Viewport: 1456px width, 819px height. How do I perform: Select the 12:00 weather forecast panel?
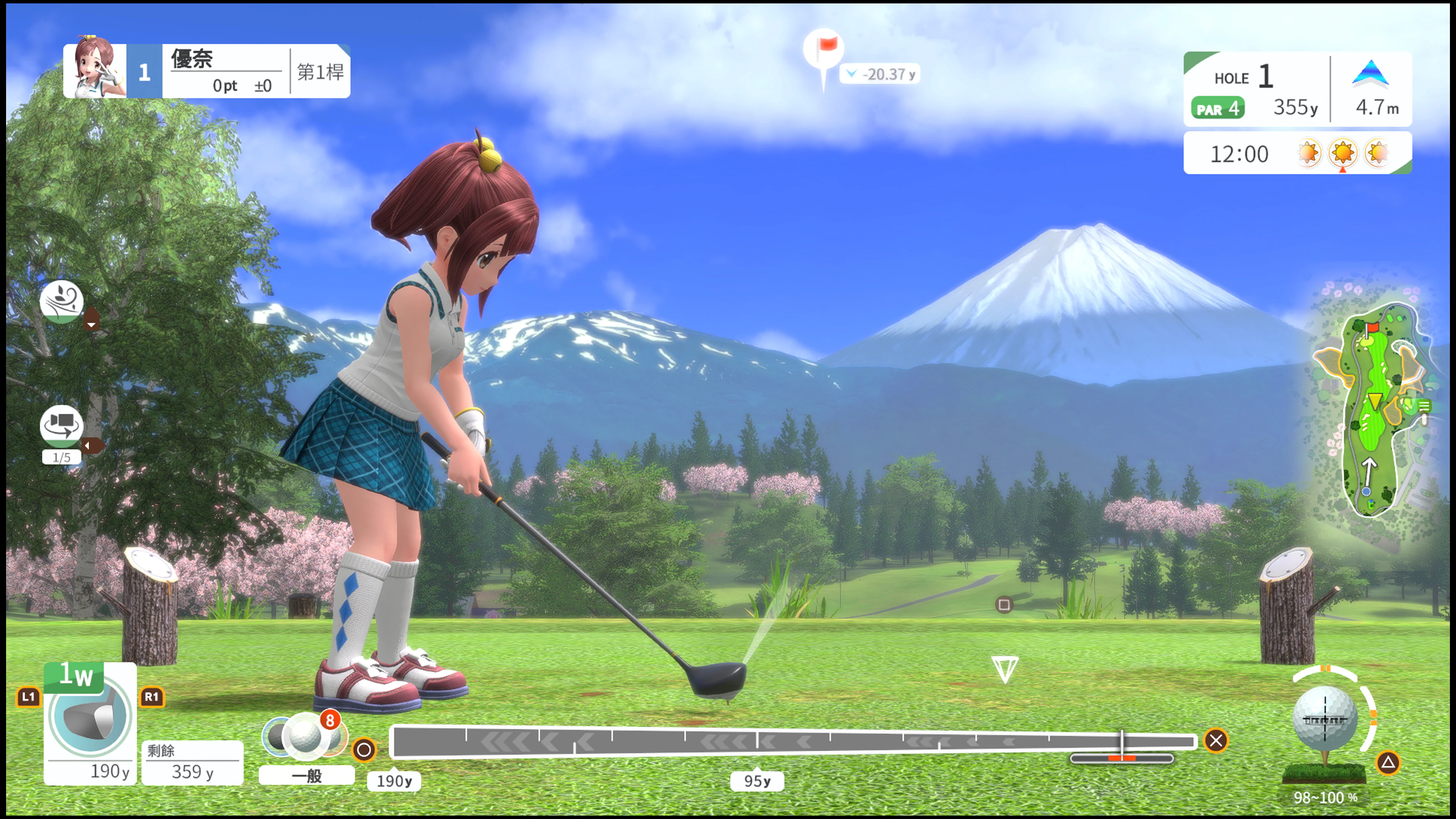(1297, 153)
